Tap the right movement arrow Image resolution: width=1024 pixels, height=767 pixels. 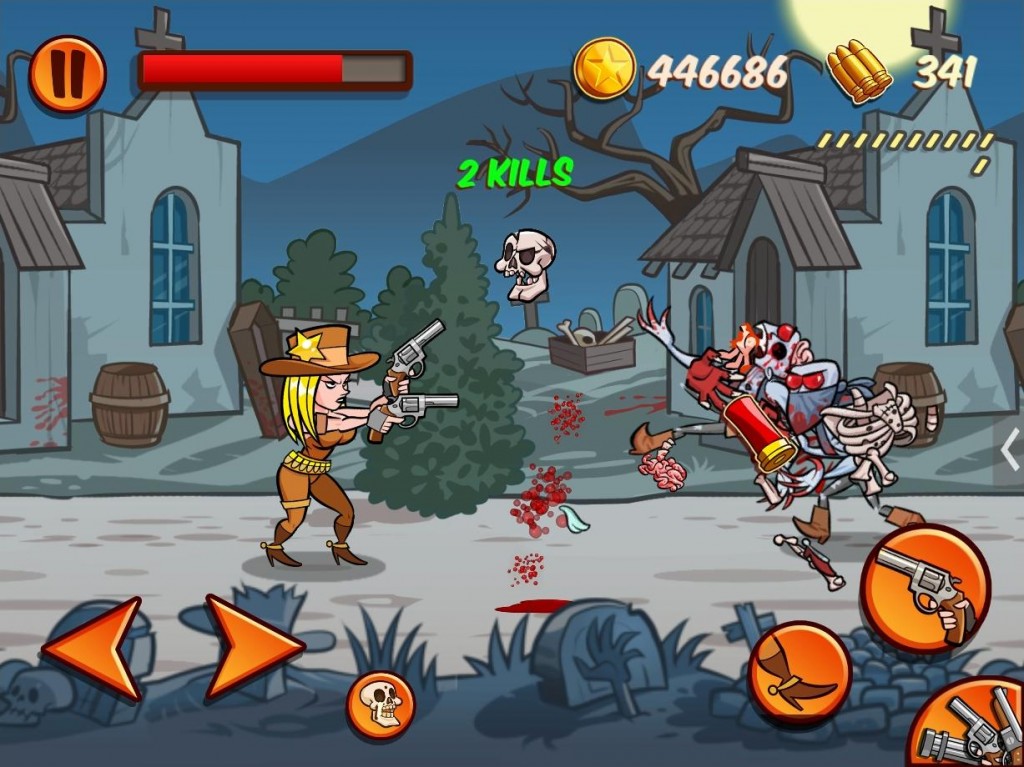point(252,647)
